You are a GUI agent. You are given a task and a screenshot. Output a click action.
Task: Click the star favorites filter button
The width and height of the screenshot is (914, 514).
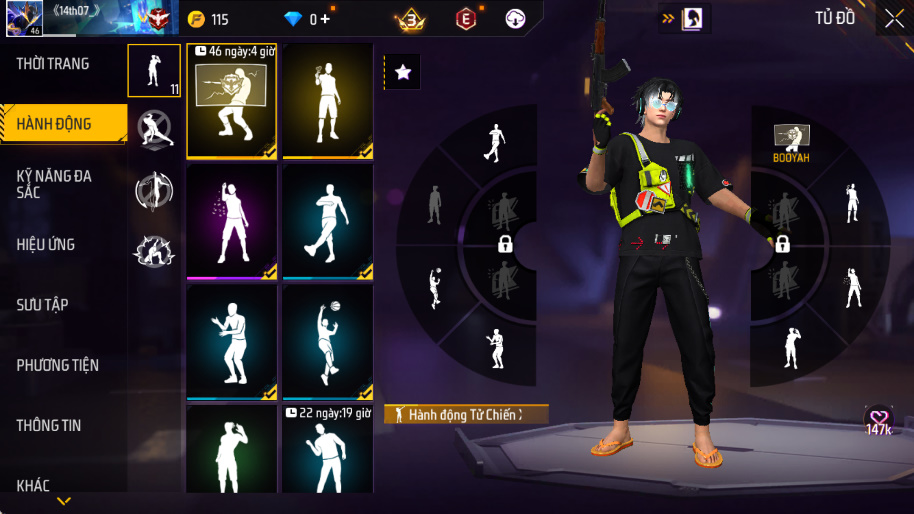(402, 72)
